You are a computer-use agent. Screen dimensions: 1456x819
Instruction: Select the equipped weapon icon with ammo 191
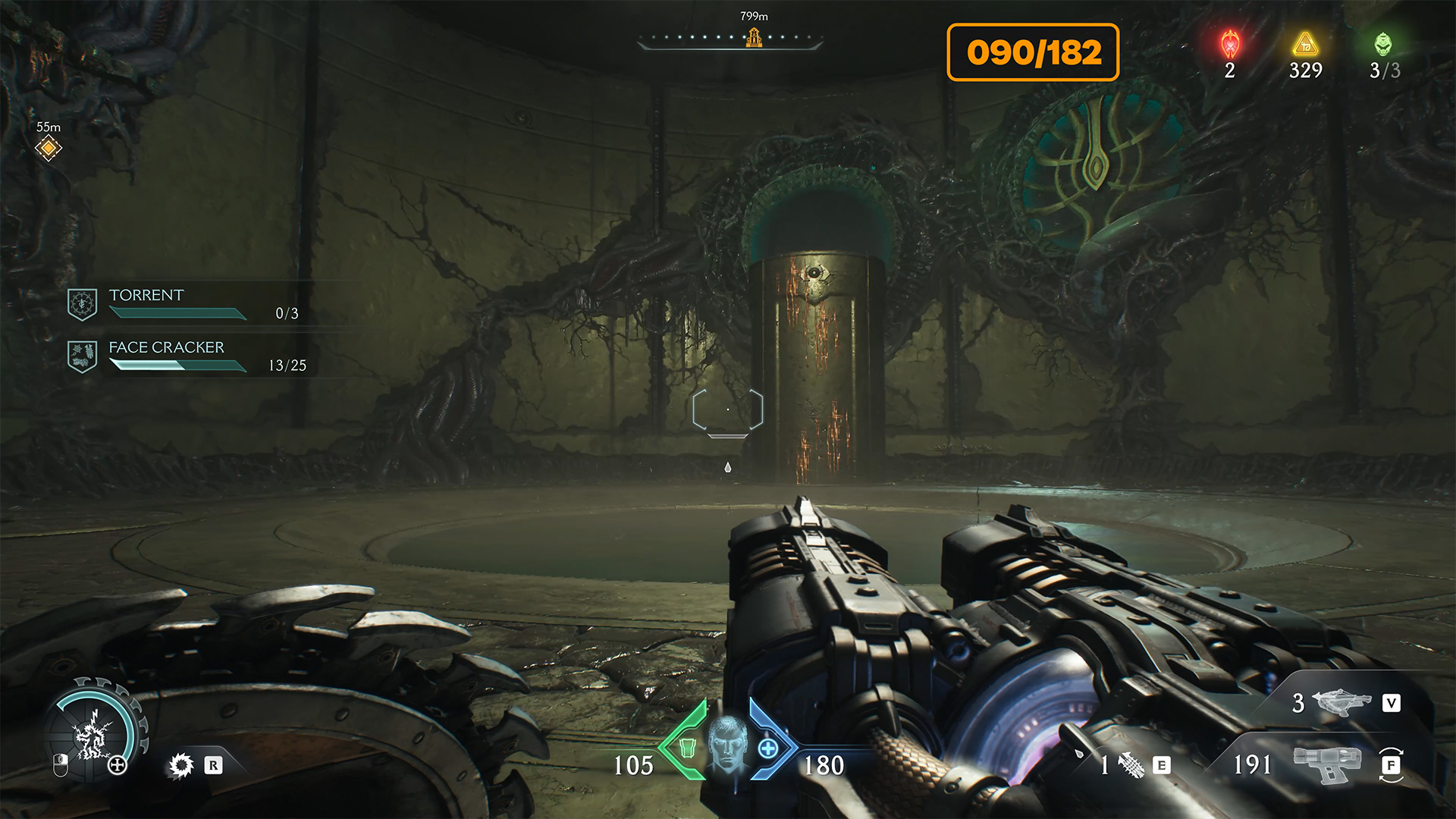coord(1327,764)
